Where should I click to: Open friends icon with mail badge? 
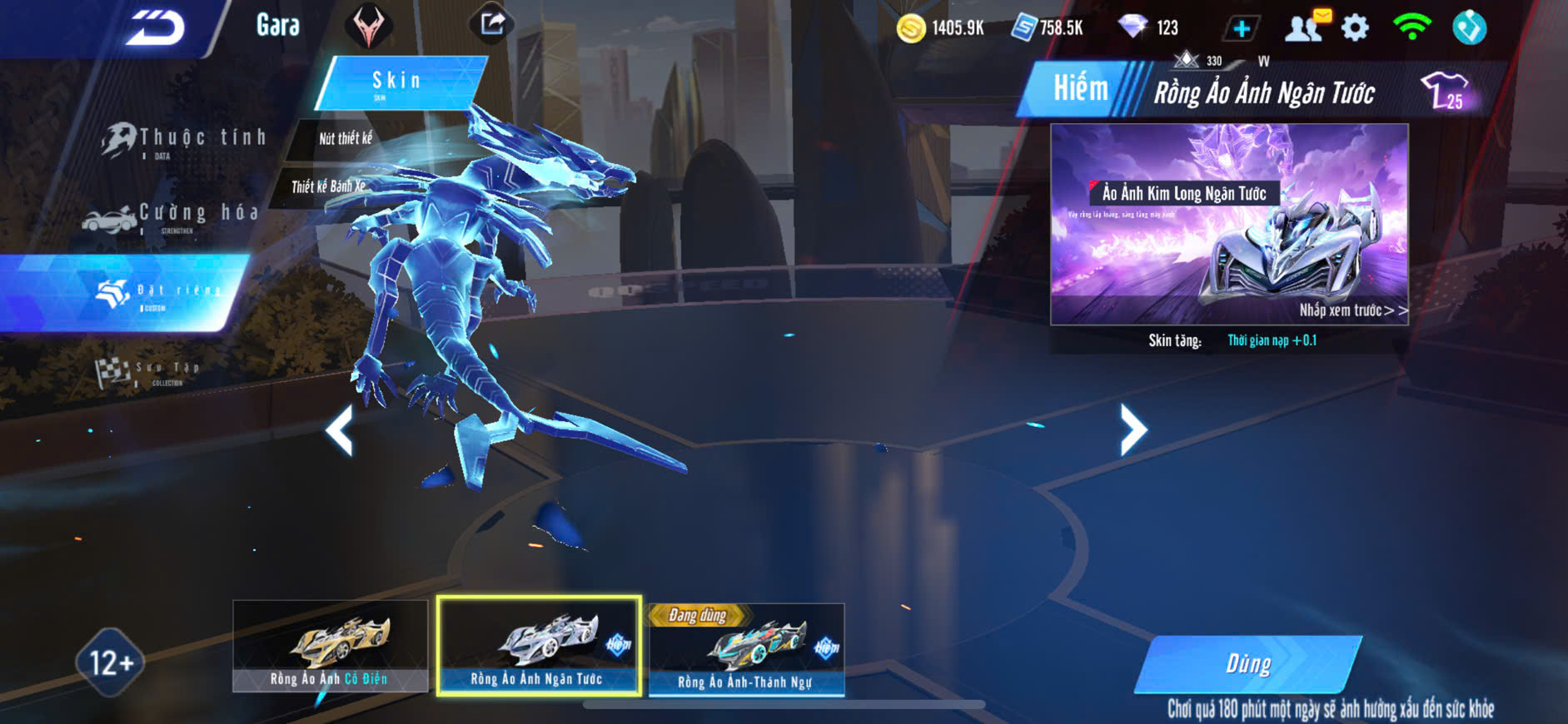tap(1305, 27)
